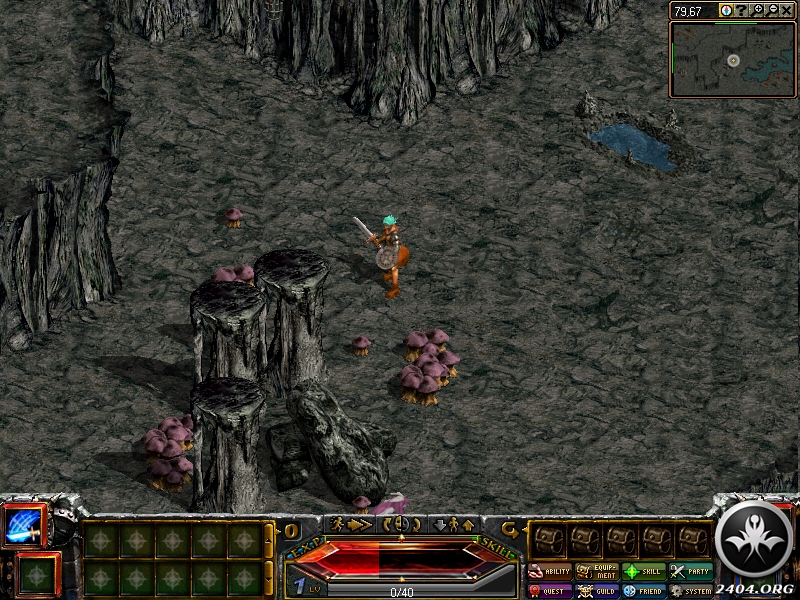Image resolution: width=800 pixels, height=600 pixels.
Task: Open the Skill menu
Action: [x=644, y=572]
